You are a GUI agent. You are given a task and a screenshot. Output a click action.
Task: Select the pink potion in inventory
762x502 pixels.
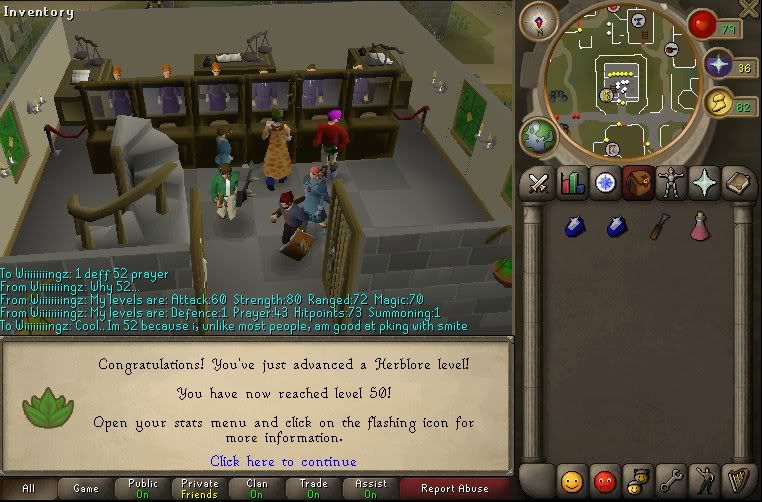700,227
